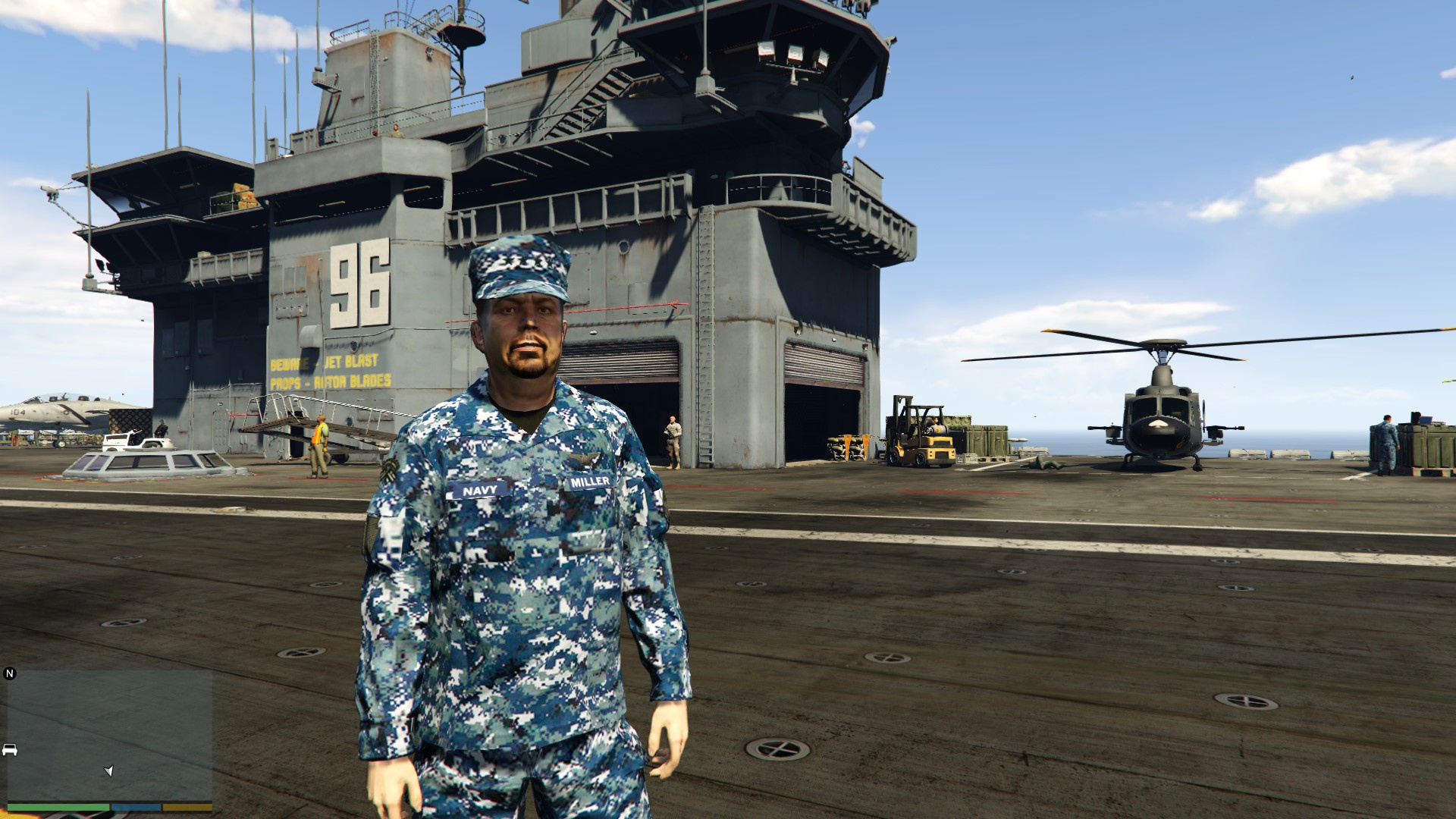This screenshot has height=819, width=1456.
Task: Select the north compass marker
Action: pos(10,673)
